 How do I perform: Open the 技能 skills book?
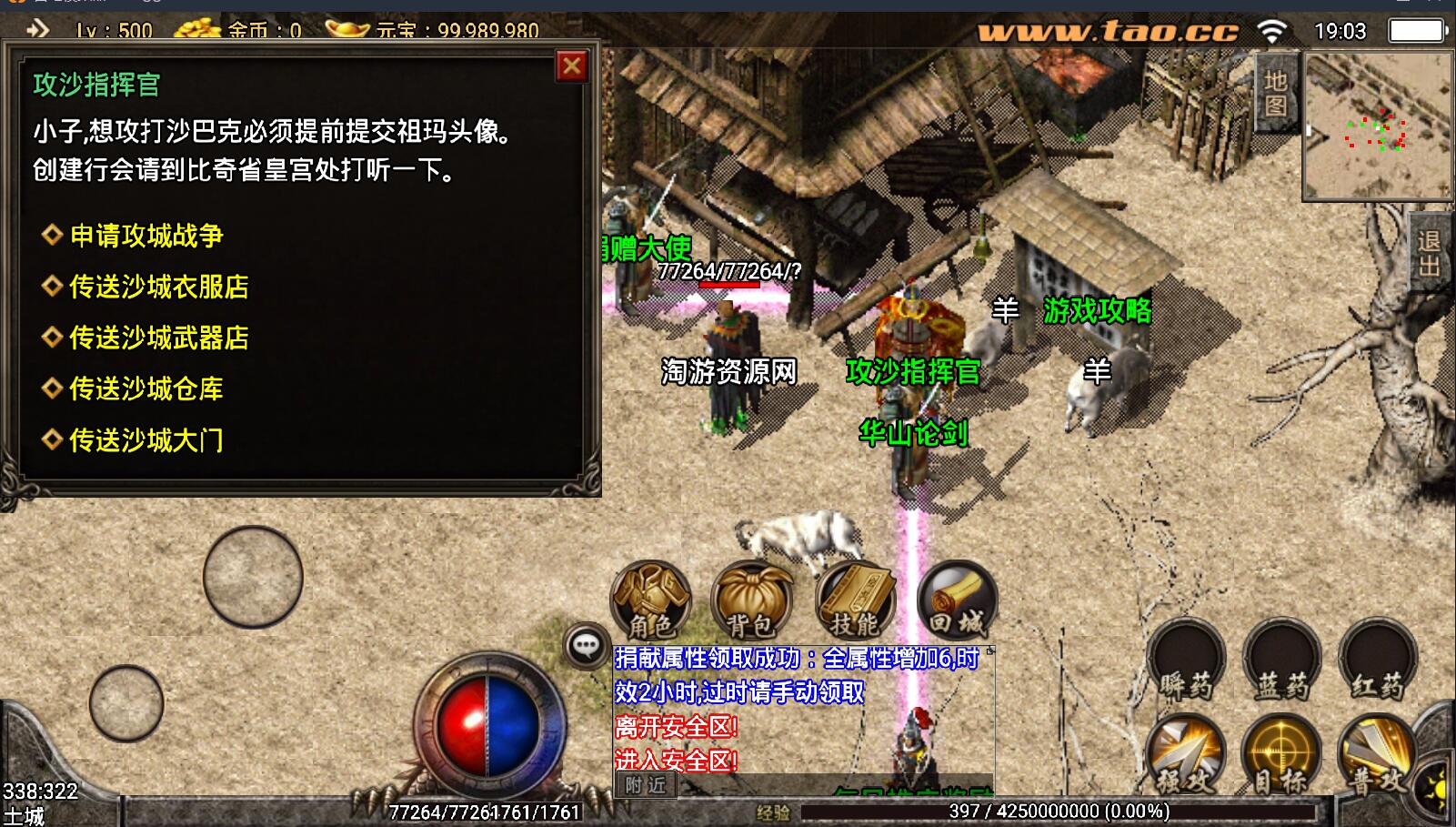(855, 600)
